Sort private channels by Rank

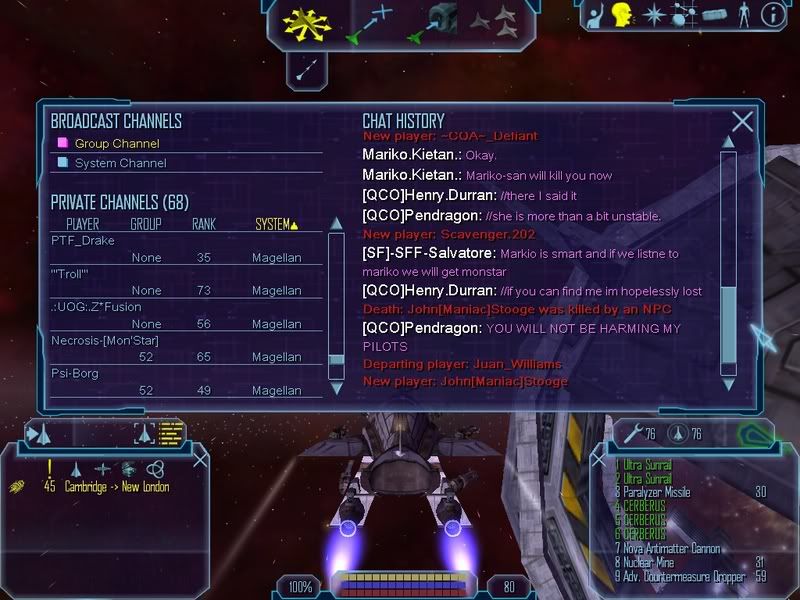pyautogui.click(x=204, y=224)
